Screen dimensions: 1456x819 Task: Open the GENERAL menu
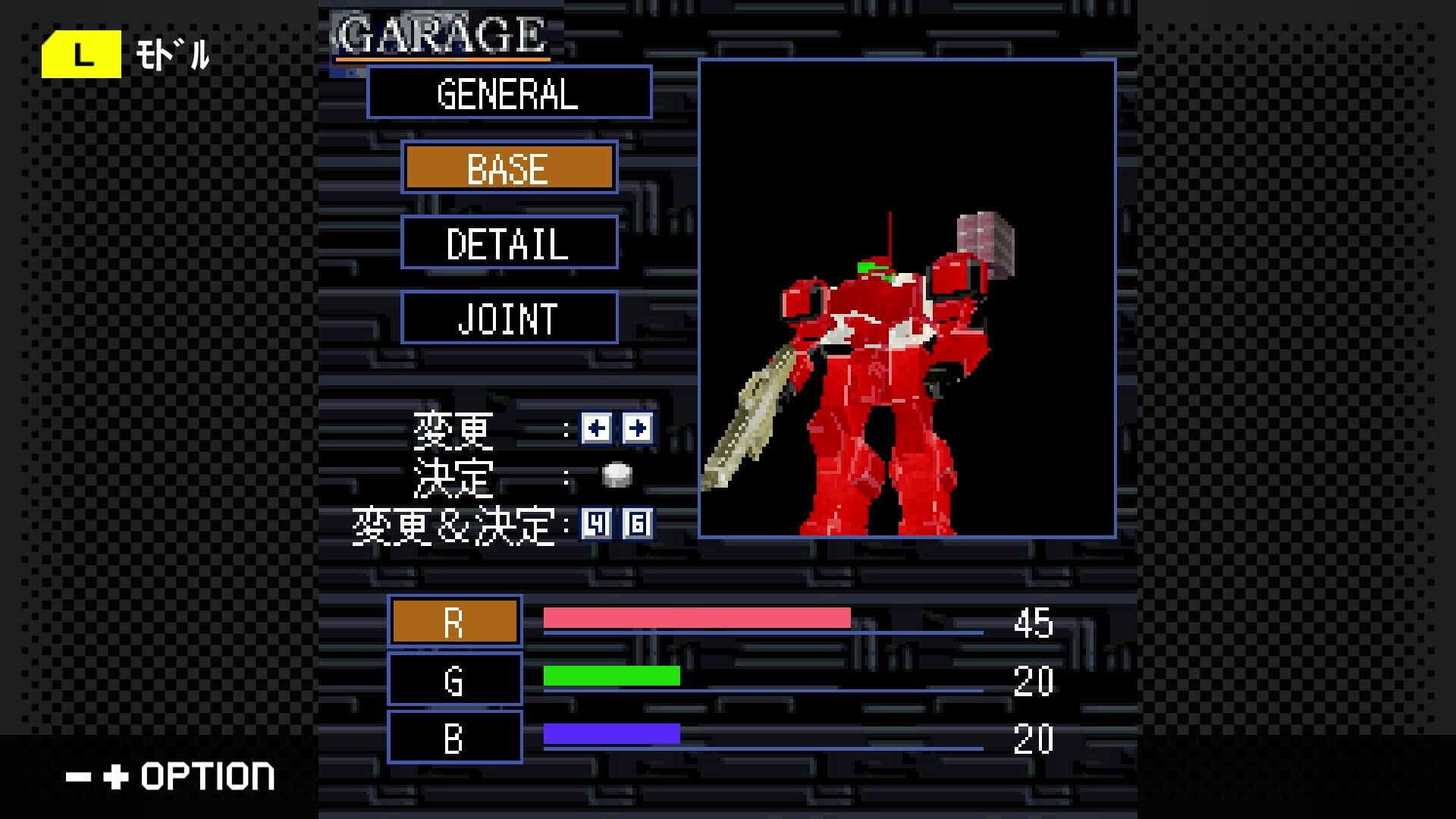tap(509, 94)
